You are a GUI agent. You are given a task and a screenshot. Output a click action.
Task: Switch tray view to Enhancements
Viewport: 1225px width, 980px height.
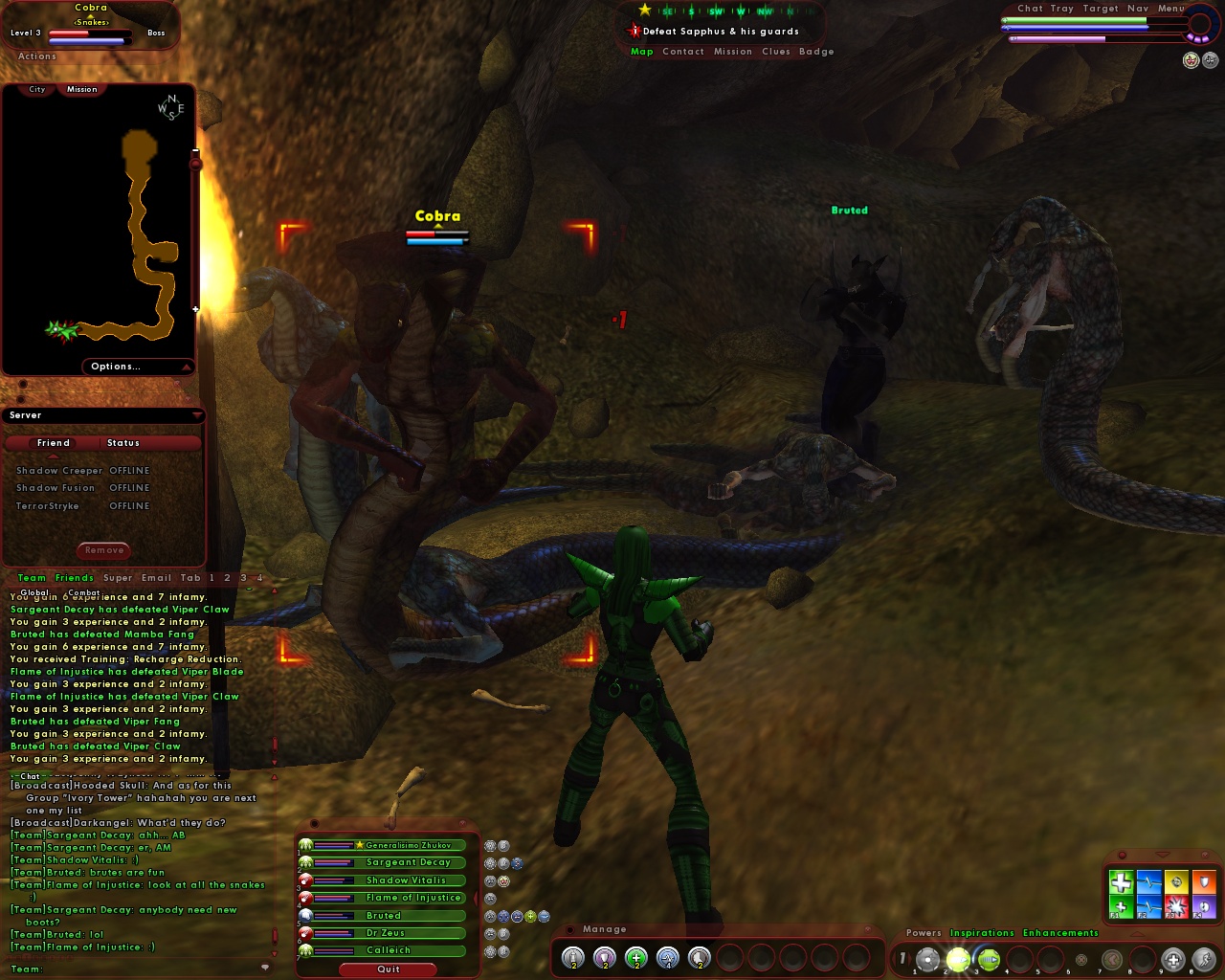pyautogui.click(x=1060, y=933)
